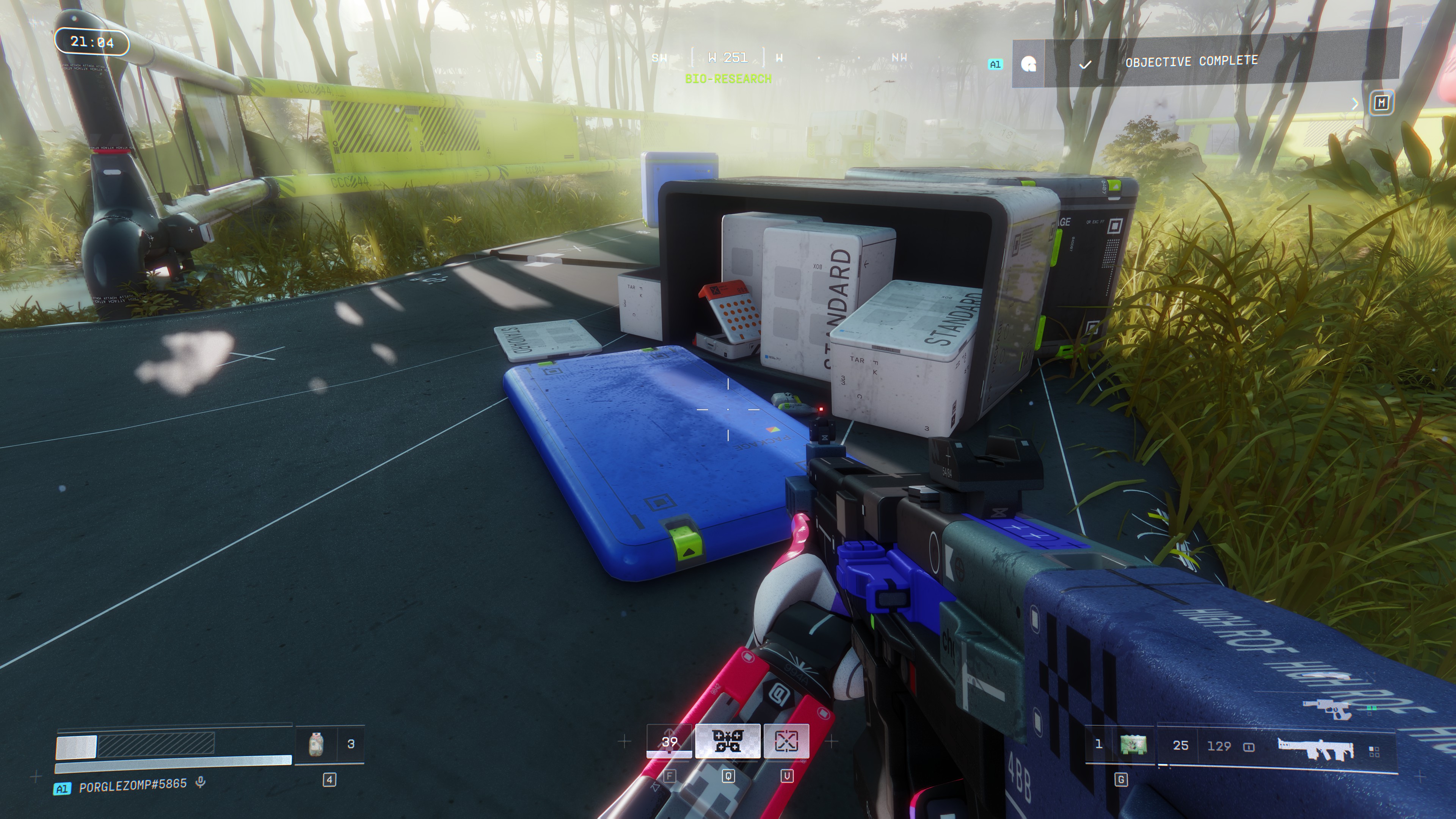
Task: Select the ability slot on cooldown at 39
Action: click(669, 741)
